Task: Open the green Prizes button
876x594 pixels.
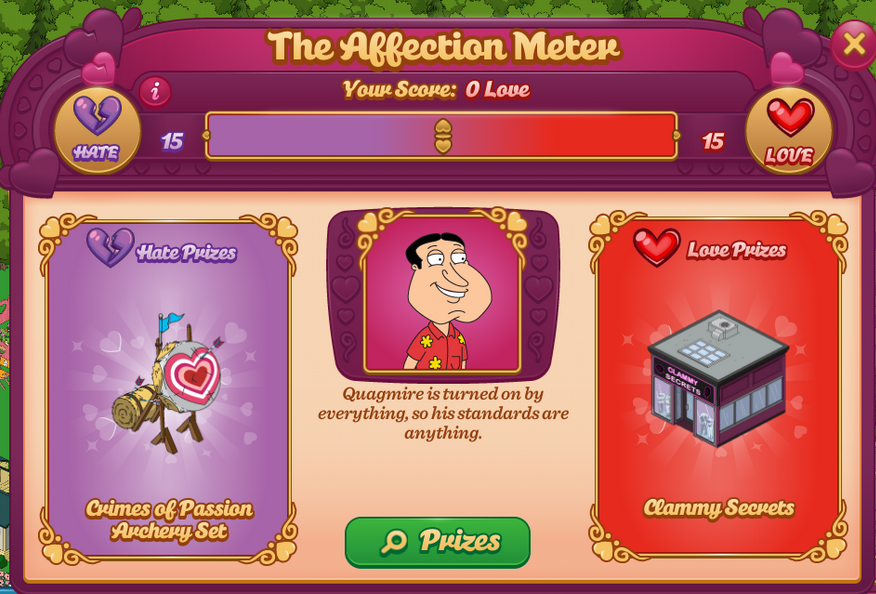Action: (x=438, y=542)
